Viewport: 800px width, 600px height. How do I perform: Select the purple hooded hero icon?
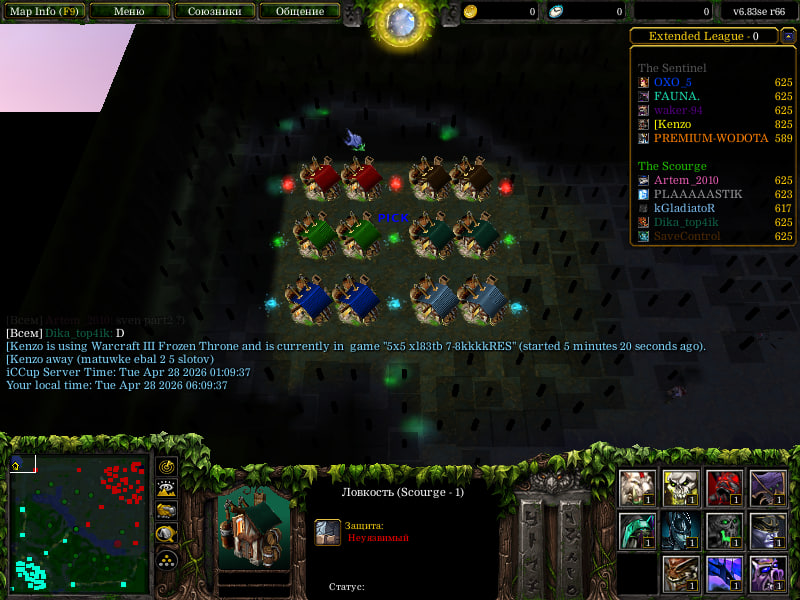tap(768, 488)
